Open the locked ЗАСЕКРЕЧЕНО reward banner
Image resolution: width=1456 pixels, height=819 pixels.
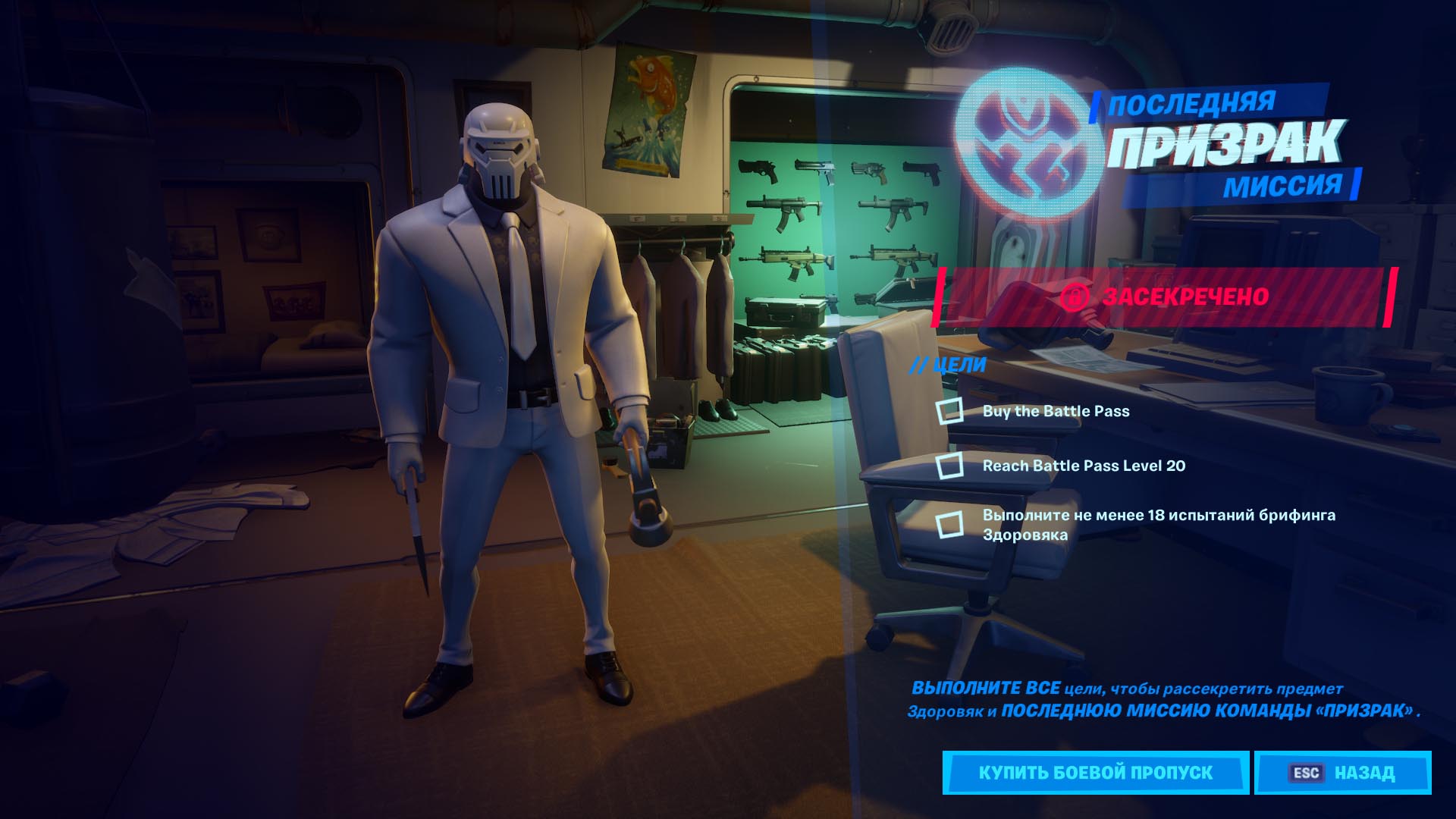(x=1165, y=297)
